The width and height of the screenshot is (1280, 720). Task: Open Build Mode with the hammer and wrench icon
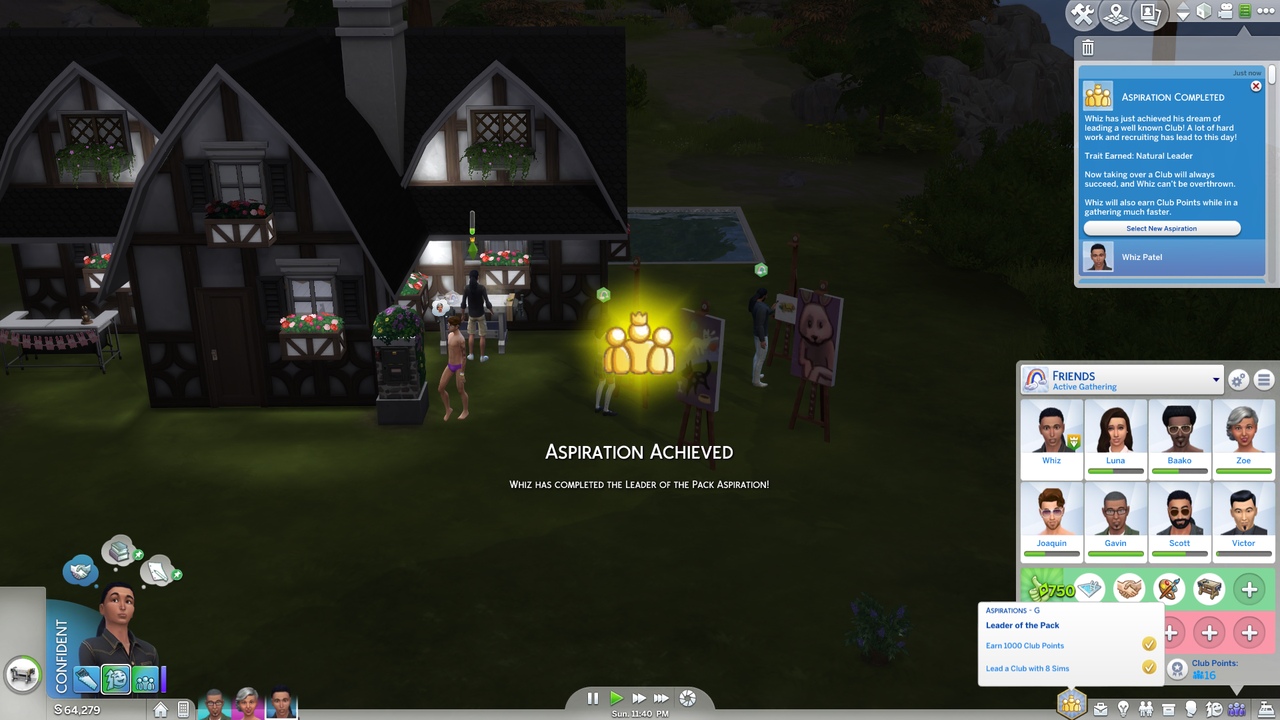(1082, 14)
